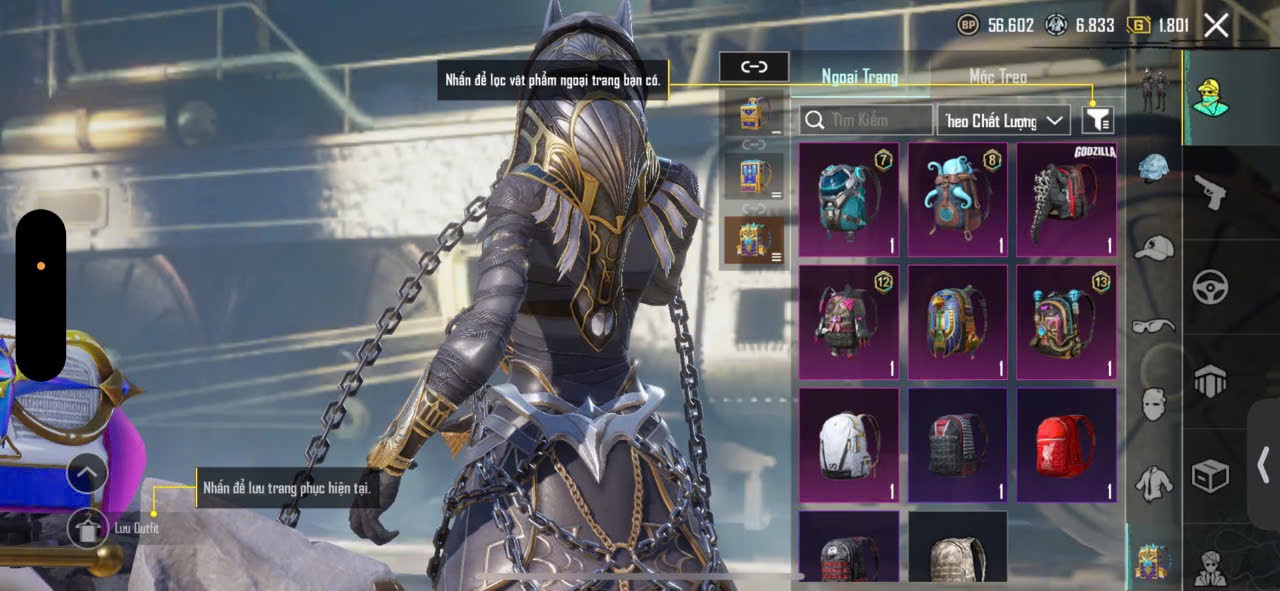
Task: Go to the steering wheel vehicle section
Action: tap(1210, 287)
